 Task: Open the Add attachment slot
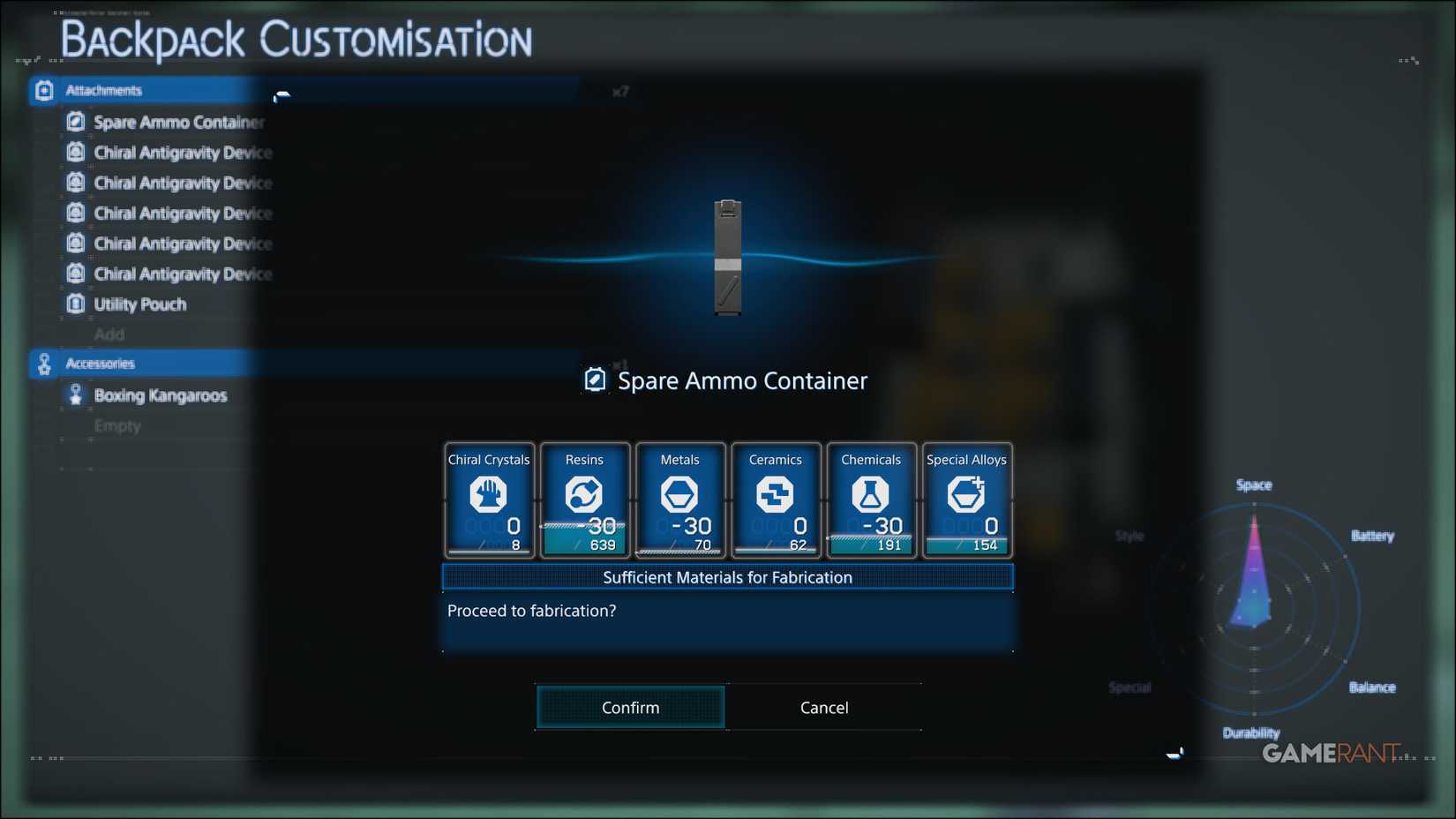tap(111, 334)
